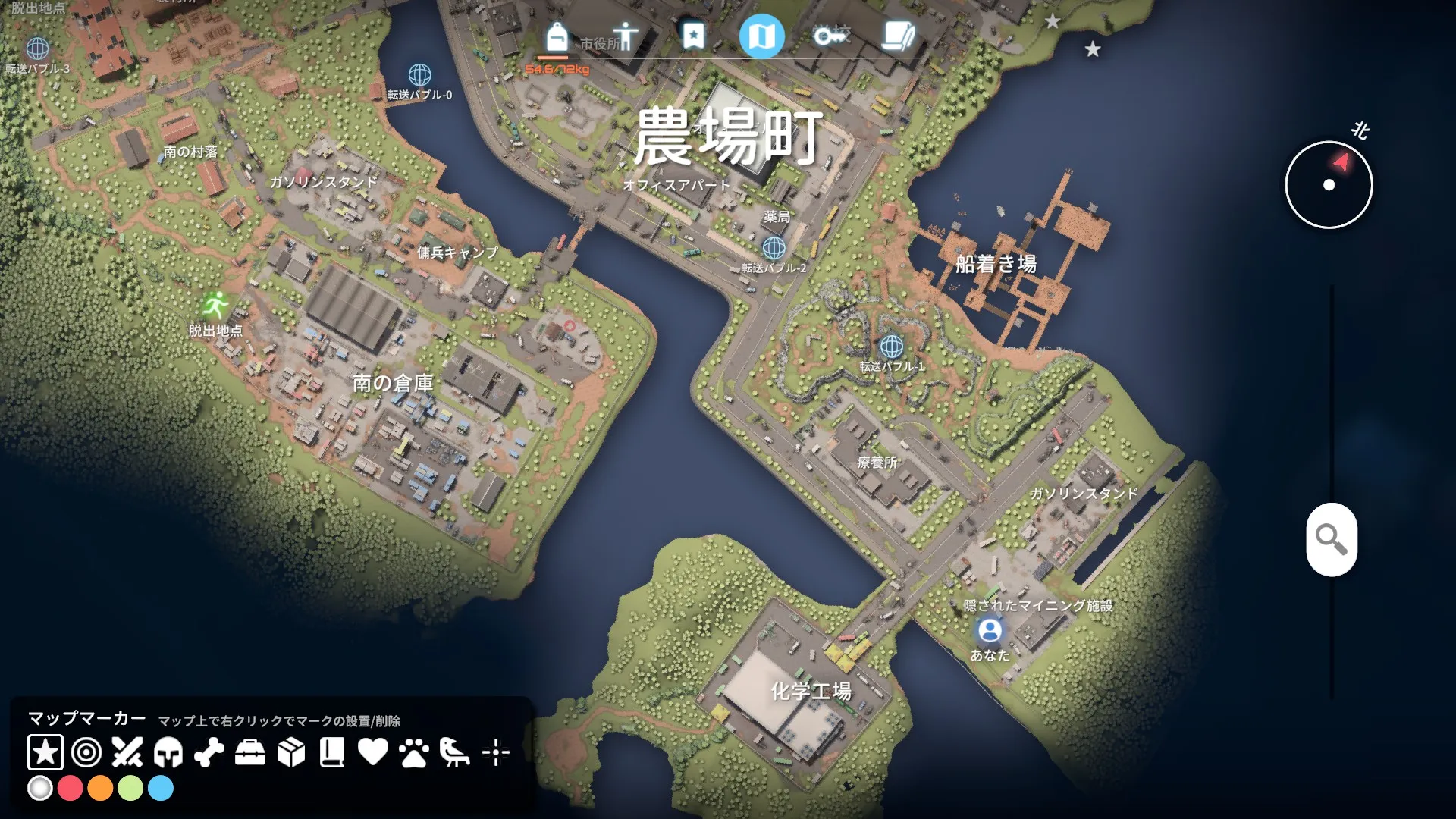Choose the book map marker
This screenshot has height=819, width=1456.
click(332, 752)
